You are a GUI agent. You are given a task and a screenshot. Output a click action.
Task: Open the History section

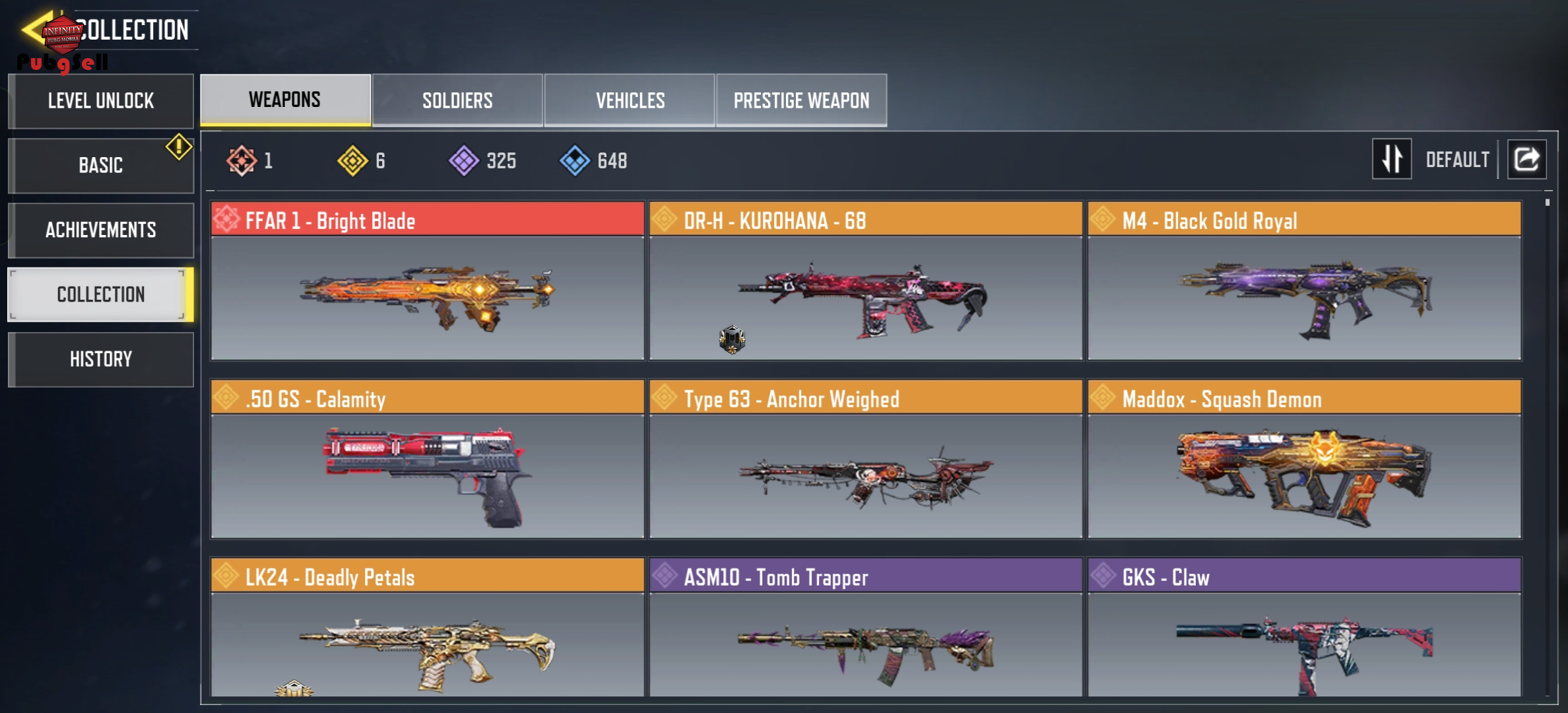(x=101, y=359)
